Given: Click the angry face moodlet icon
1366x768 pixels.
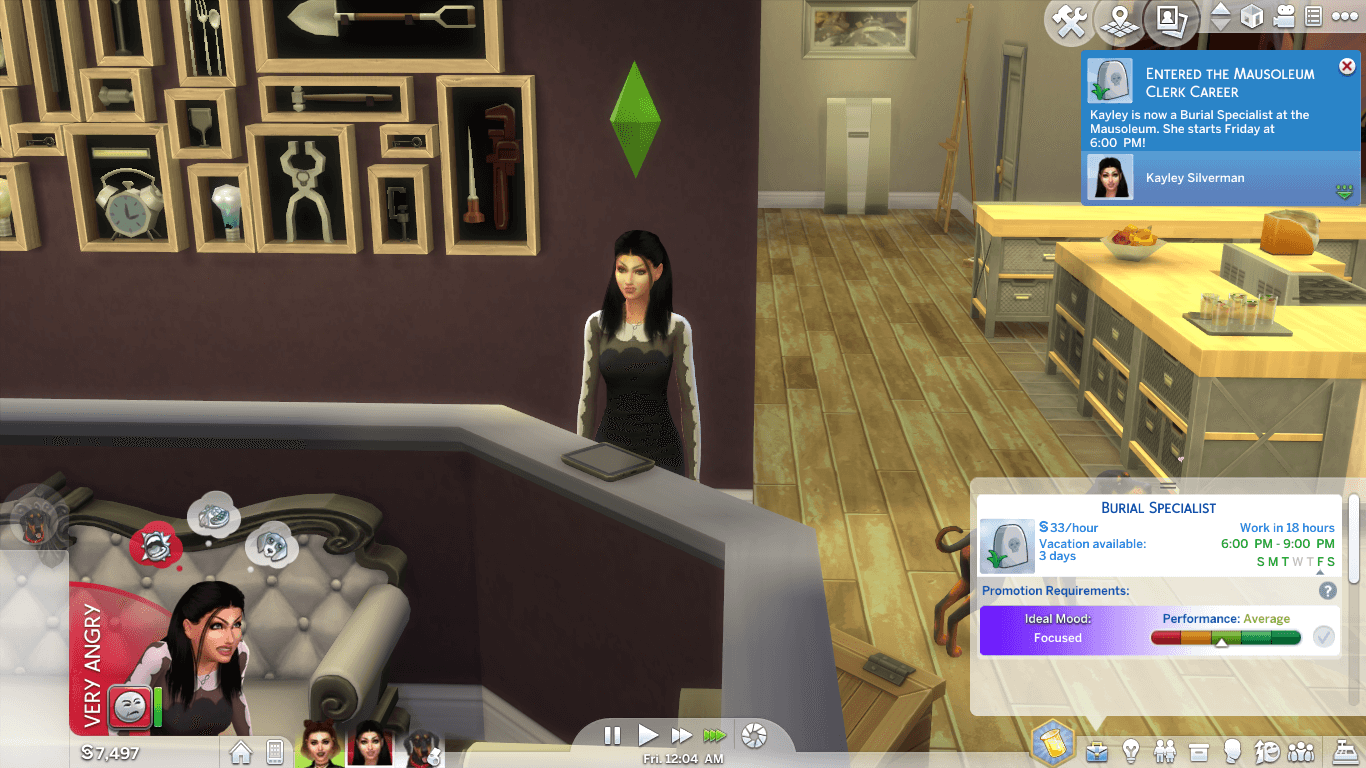Looking at the screenshot, I should pos(129,707).
